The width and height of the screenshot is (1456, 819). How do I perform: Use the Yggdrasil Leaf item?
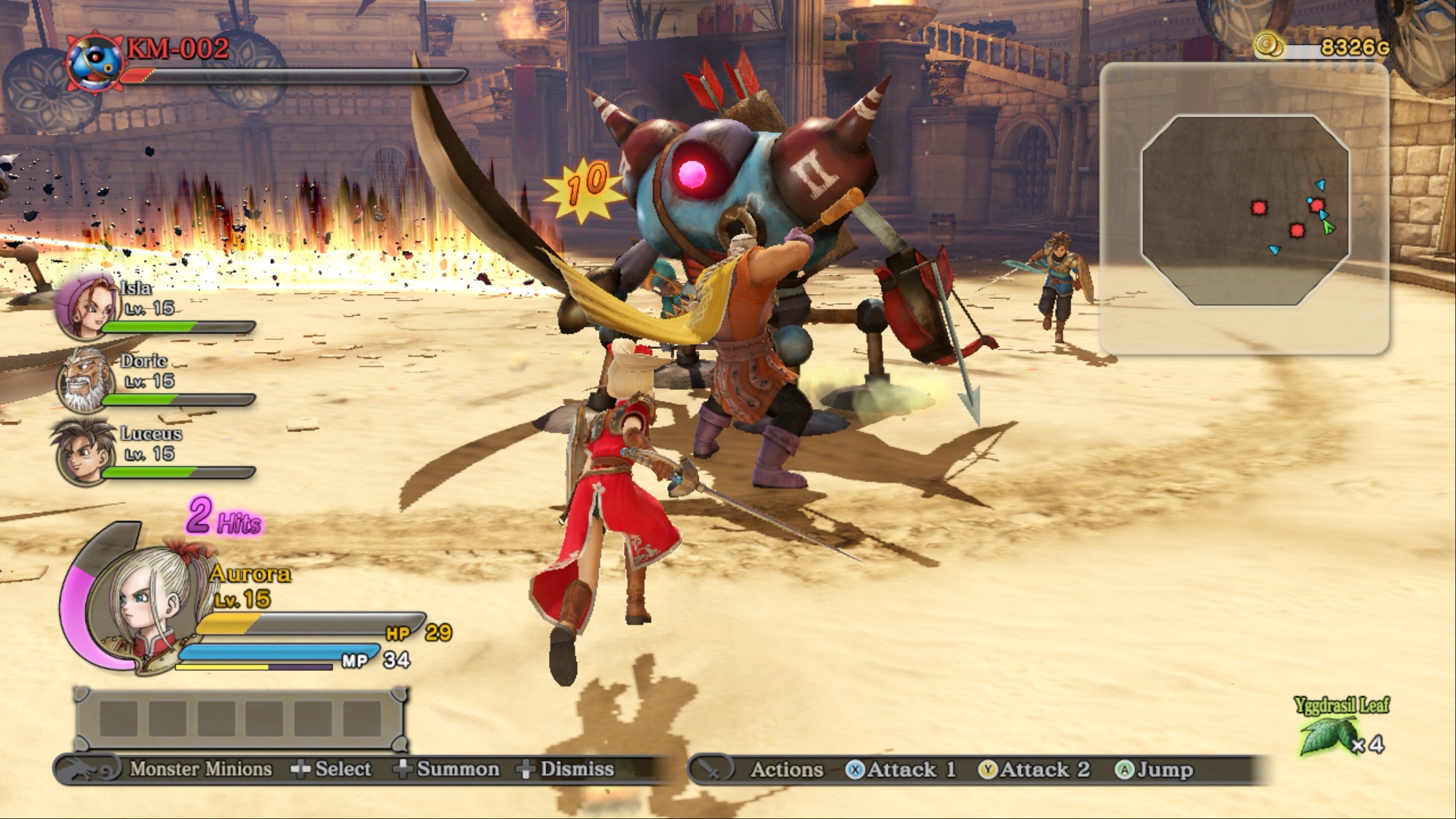click(1330, 735)
